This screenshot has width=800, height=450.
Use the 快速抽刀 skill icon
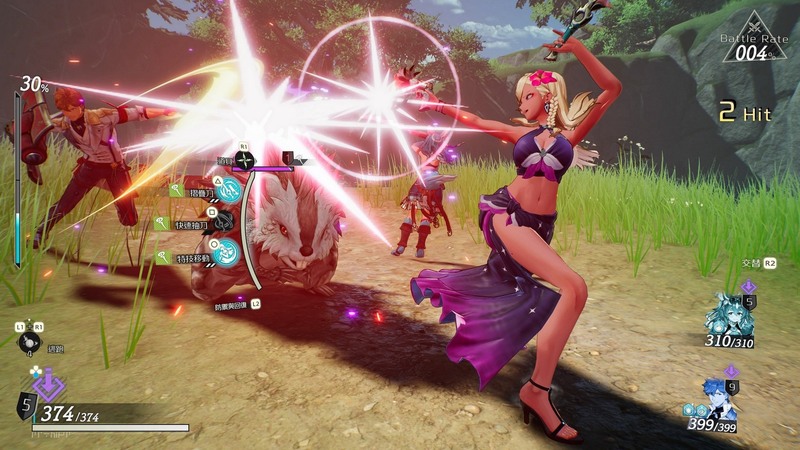click(224, 222)
